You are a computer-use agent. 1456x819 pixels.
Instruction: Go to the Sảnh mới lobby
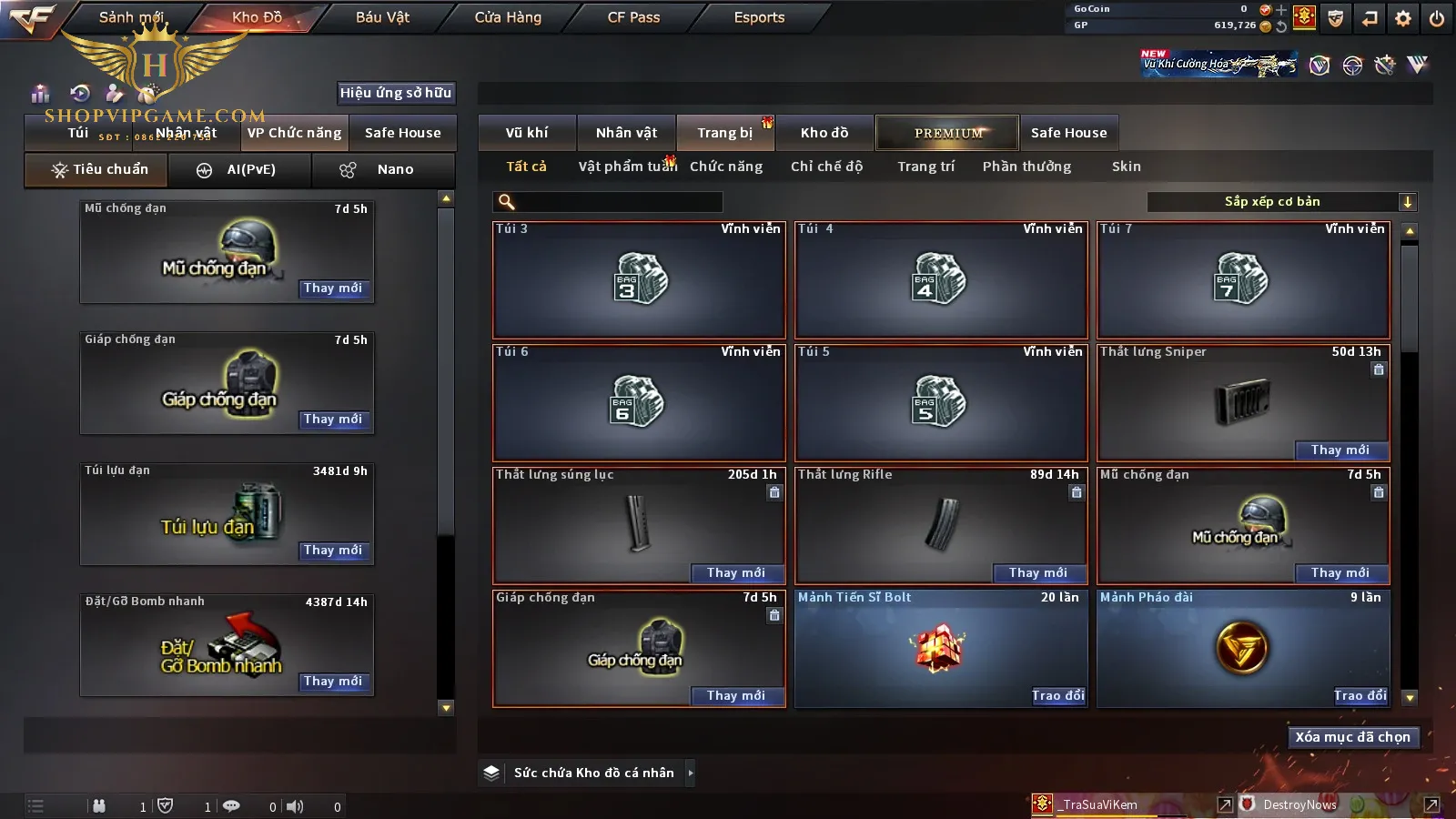(x=131, y=17)
